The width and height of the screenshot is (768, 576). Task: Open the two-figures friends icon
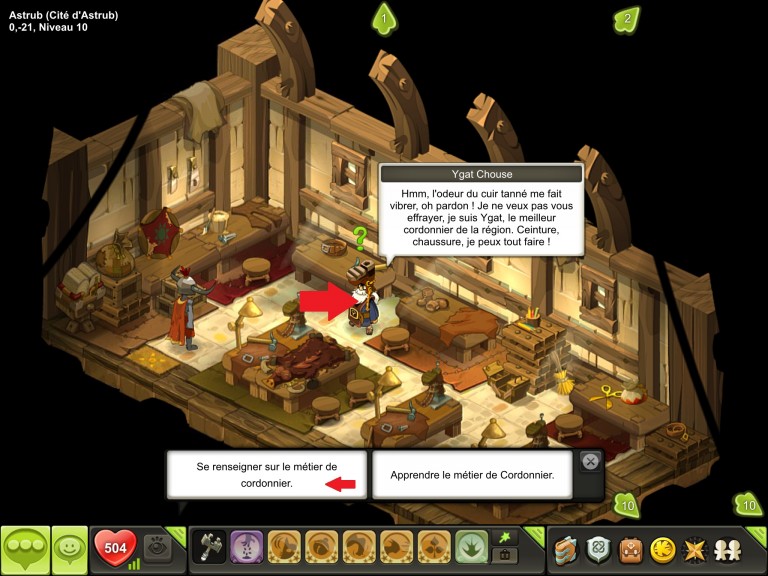pos(726,549)
